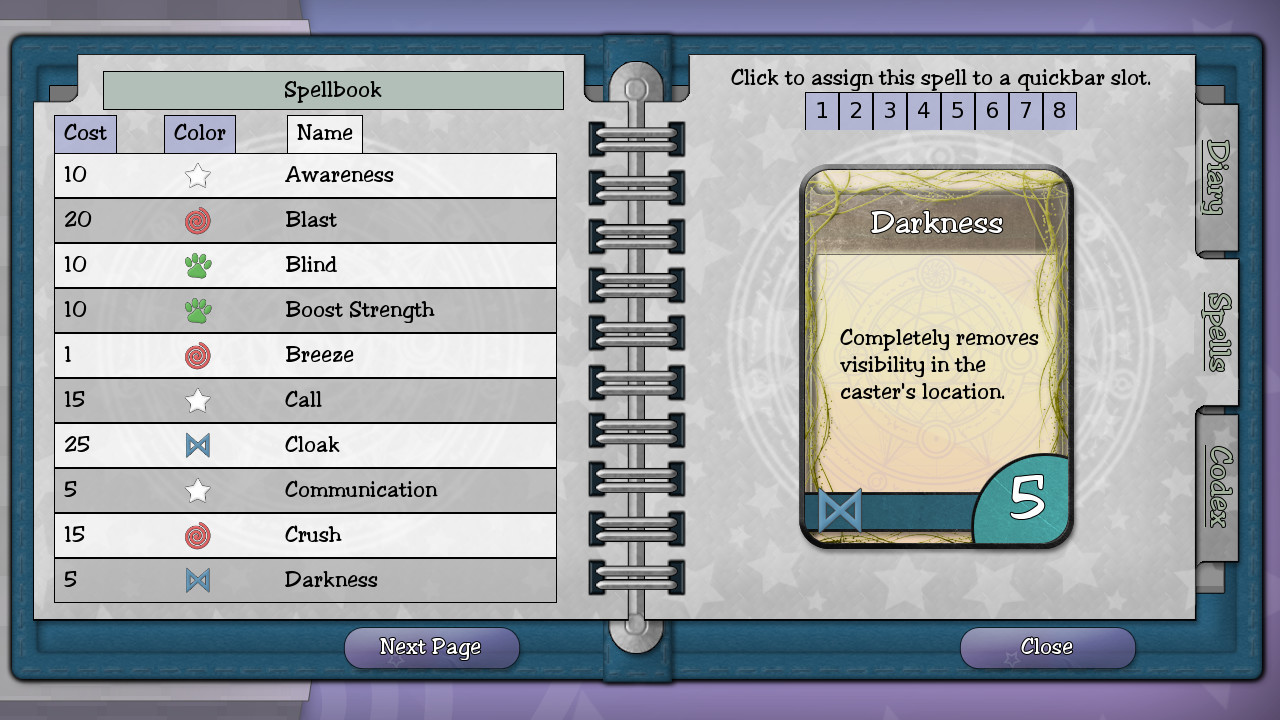Click the paw icon next to Boost Strength
The width and height of the screenshot is (1280, 720).
click(x=198, y=310)
